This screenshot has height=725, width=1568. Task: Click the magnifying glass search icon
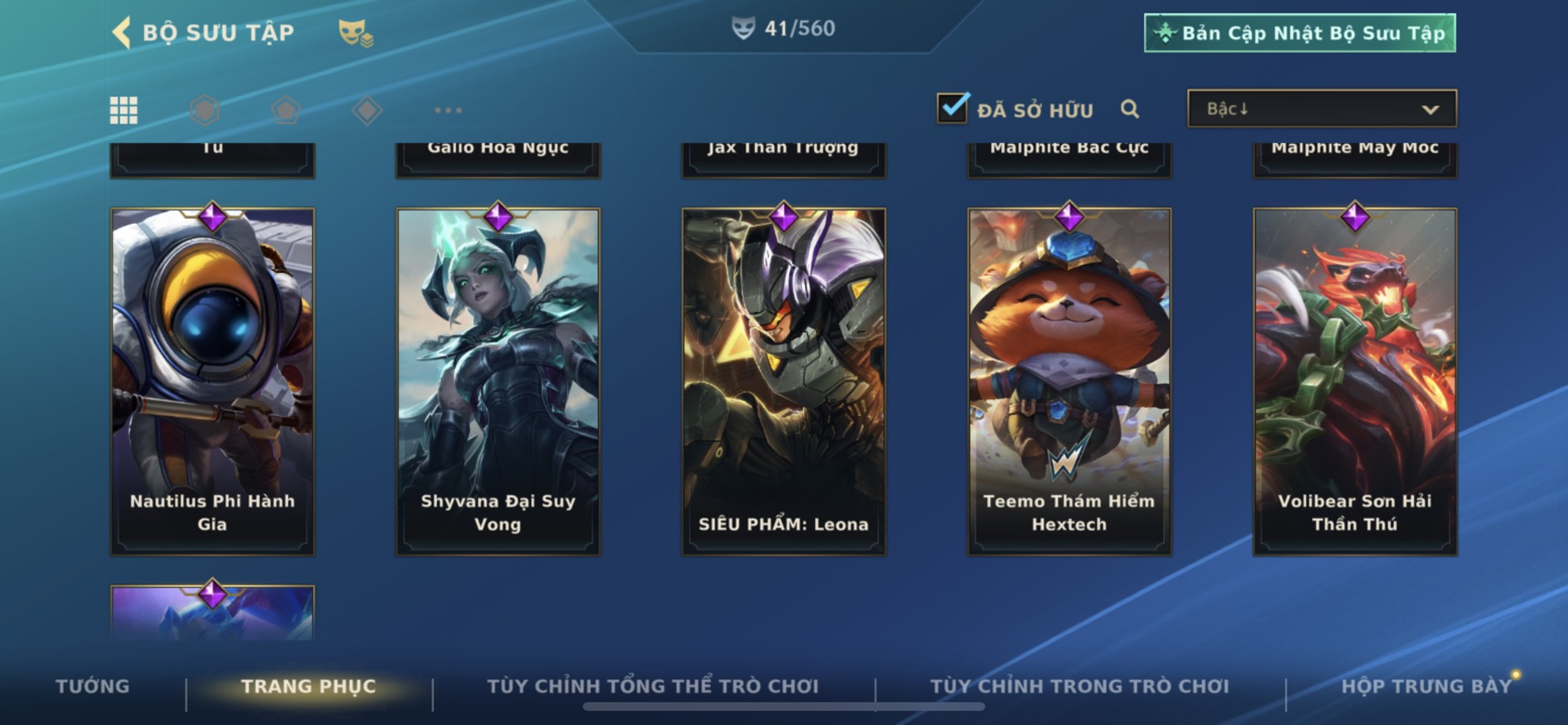[x=1129, y=109]
